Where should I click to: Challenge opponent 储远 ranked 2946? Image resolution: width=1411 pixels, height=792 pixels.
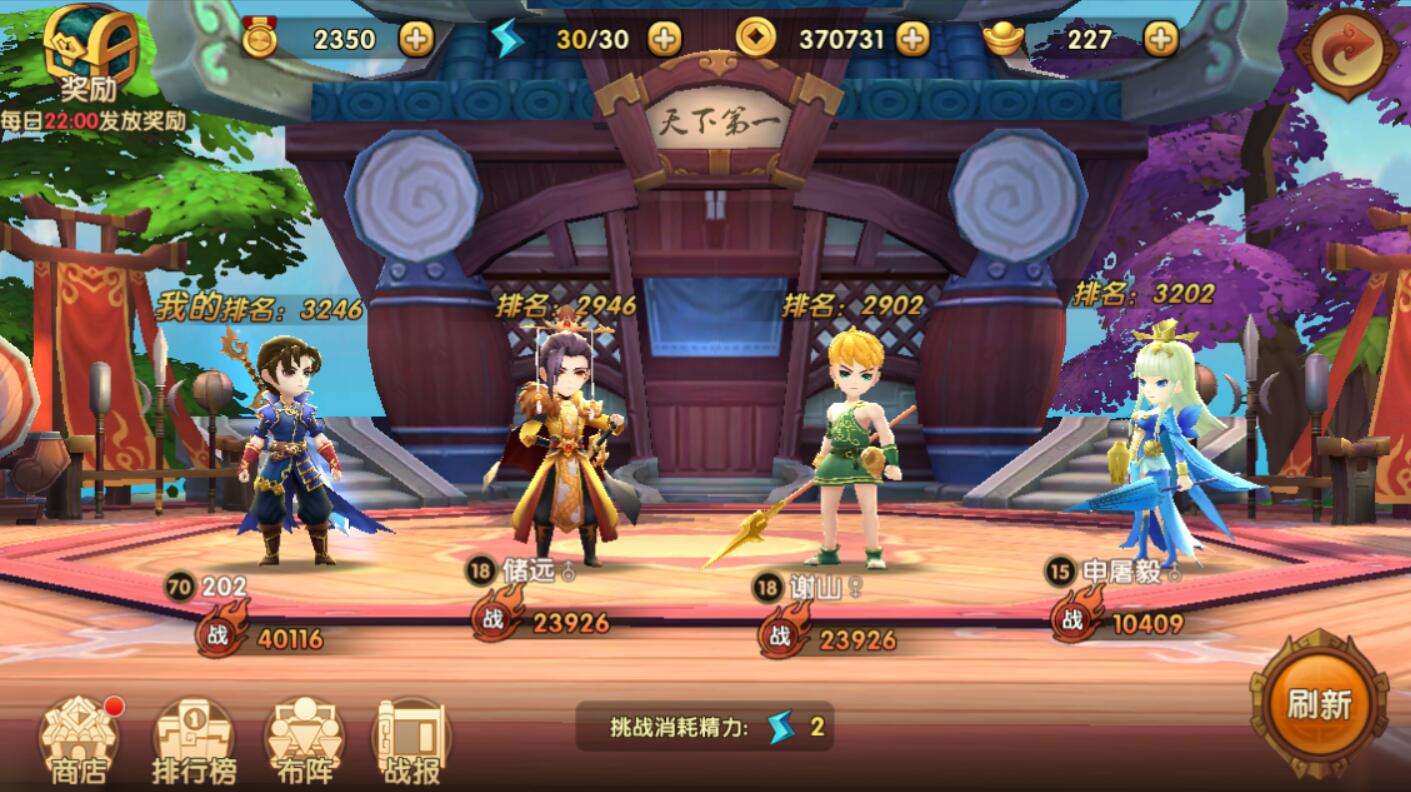point(565,450)
